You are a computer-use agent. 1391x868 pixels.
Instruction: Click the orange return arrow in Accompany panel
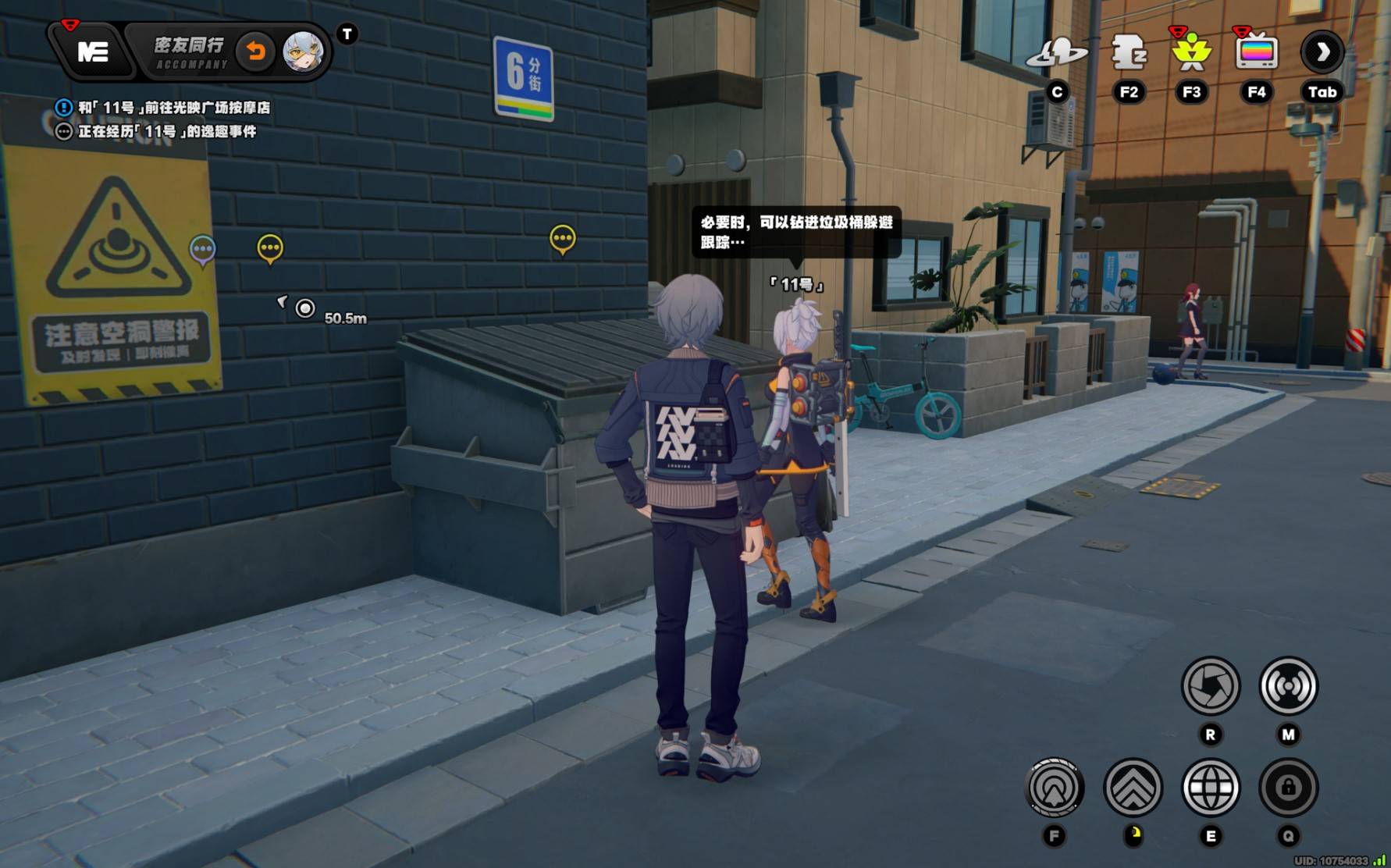[255, 52]
